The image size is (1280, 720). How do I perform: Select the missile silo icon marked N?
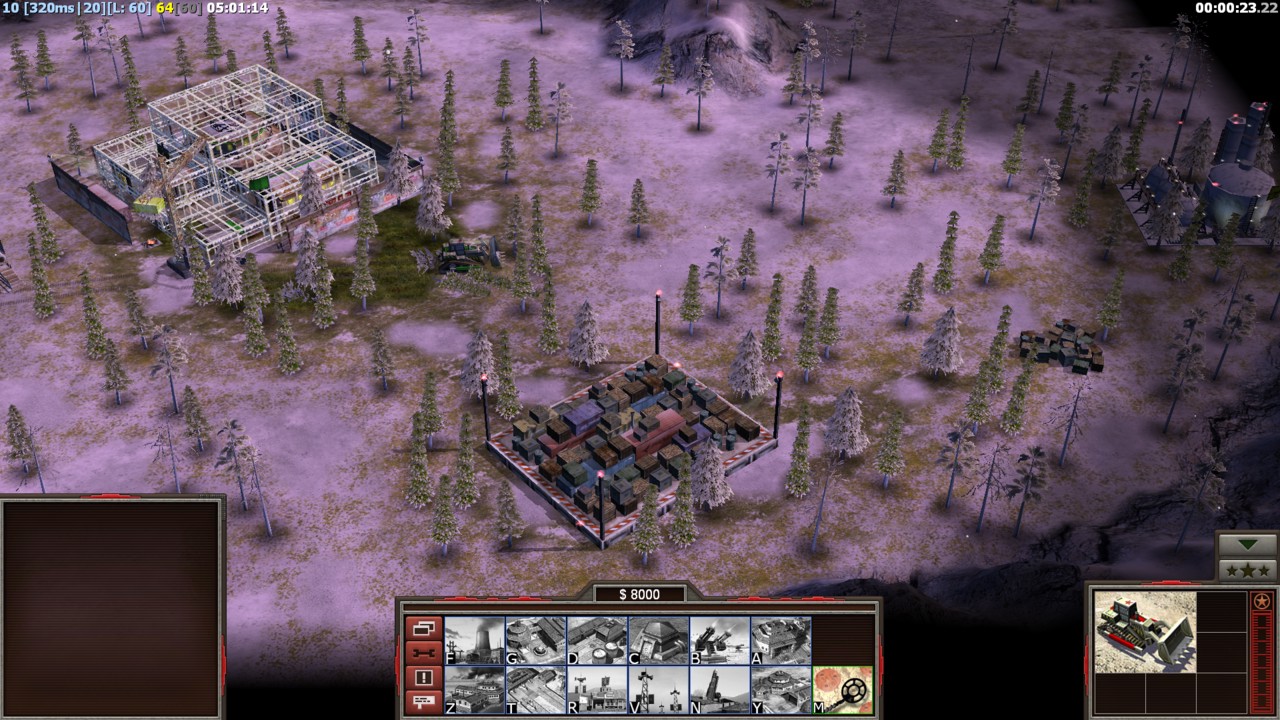(720, 690)
